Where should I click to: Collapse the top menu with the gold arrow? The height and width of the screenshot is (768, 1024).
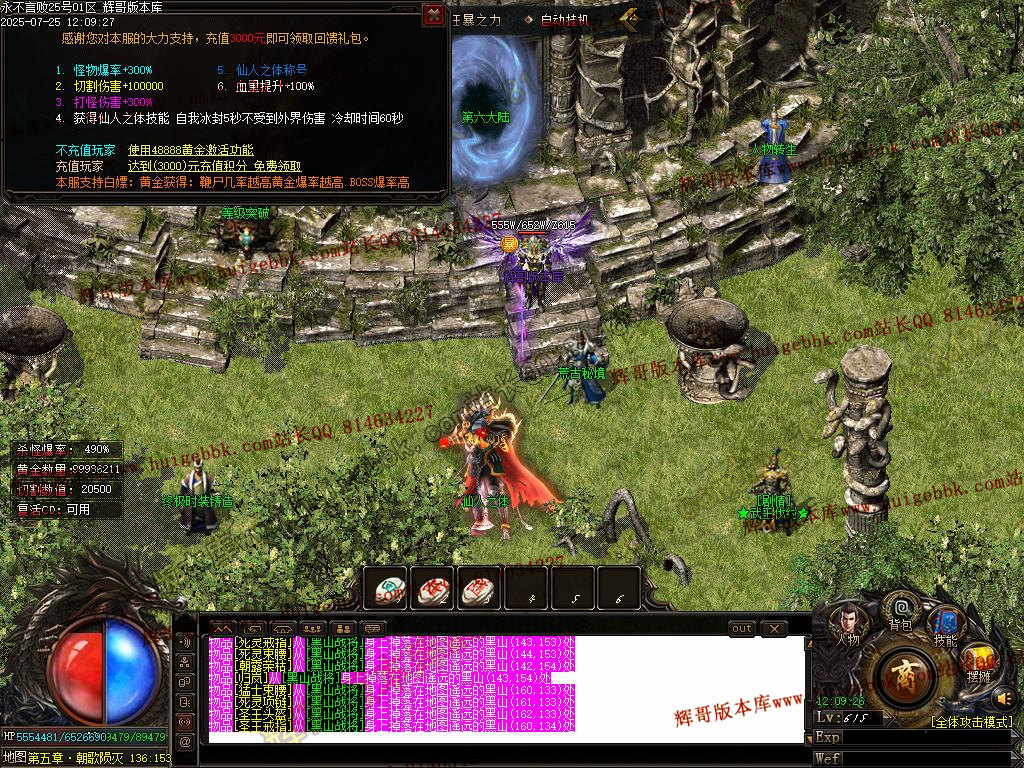629,17
